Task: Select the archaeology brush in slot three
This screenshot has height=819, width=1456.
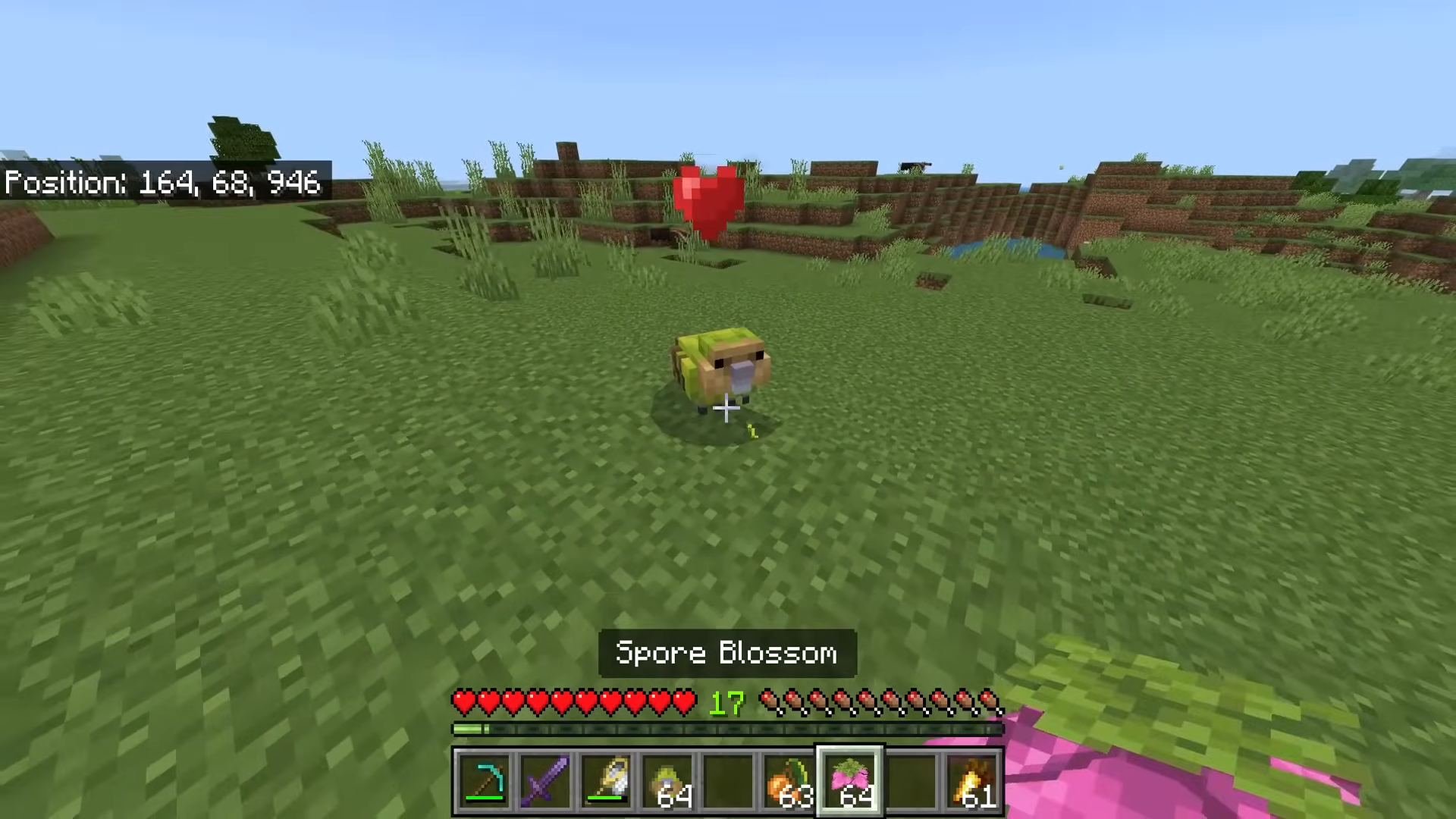Action: [607, 780]
